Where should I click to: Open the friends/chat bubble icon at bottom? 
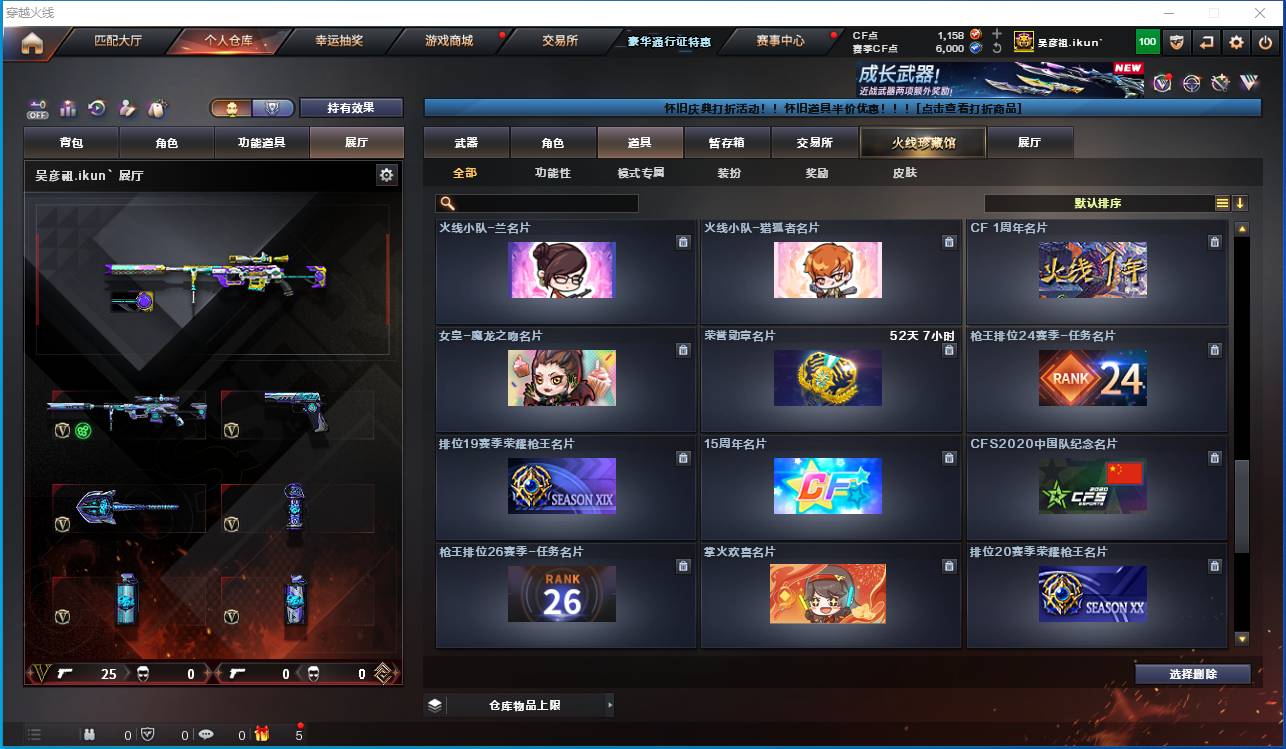tap(207, 733)
